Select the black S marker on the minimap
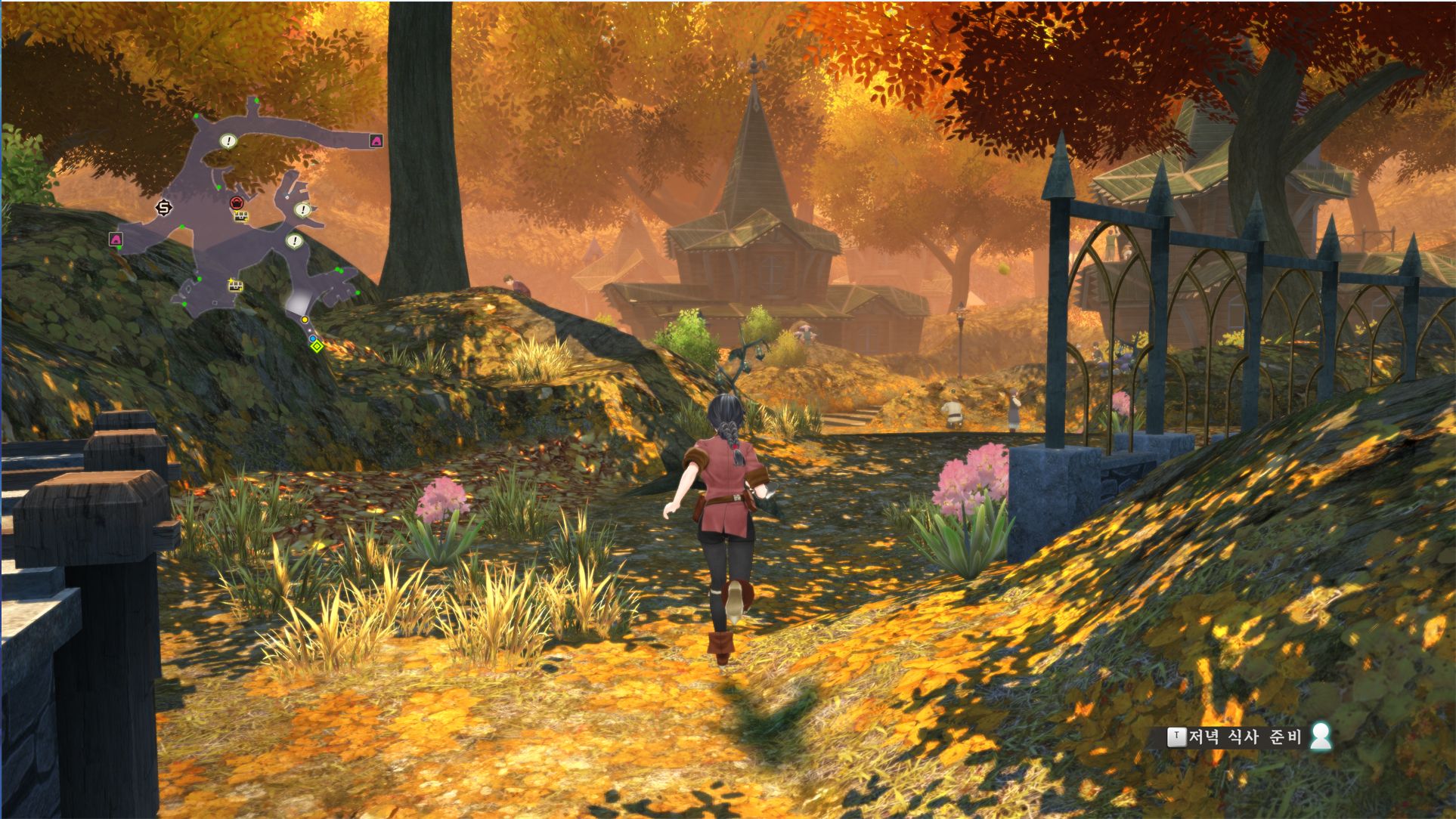Screen dimensions: 1456x819 pyautogui.click(x=164, y=207)
